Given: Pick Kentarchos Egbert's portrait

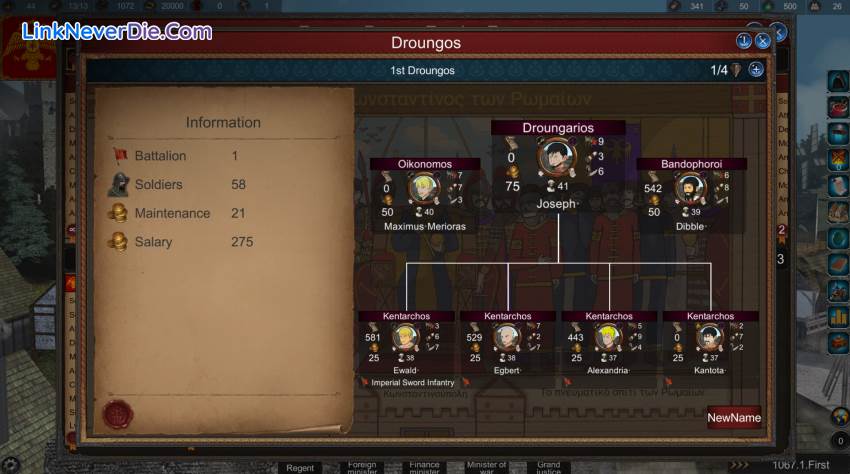Looking at the screenshot, I should 507,338.
